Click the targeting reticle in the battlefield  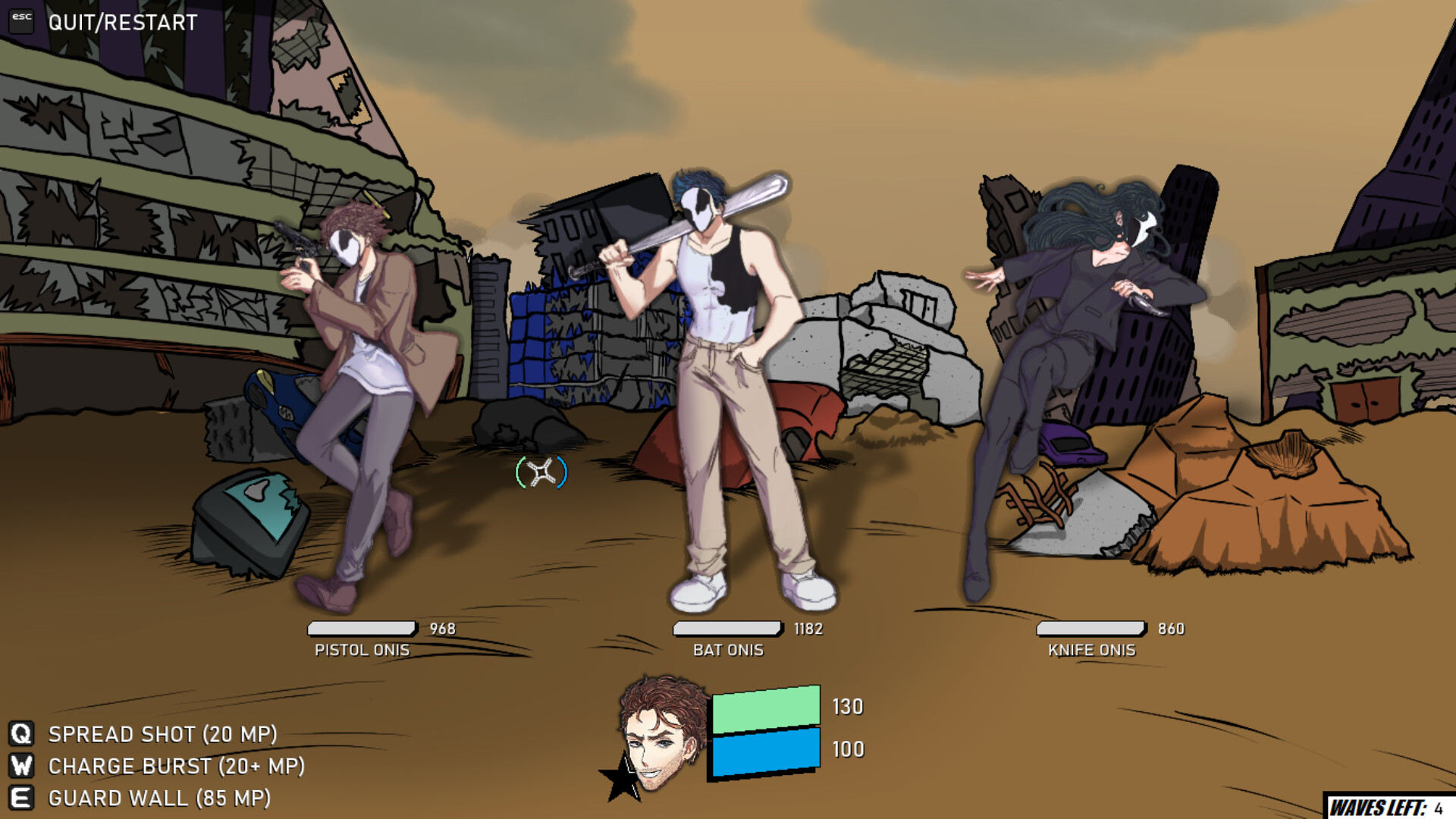pyautogui.click(x=543, y=471)
